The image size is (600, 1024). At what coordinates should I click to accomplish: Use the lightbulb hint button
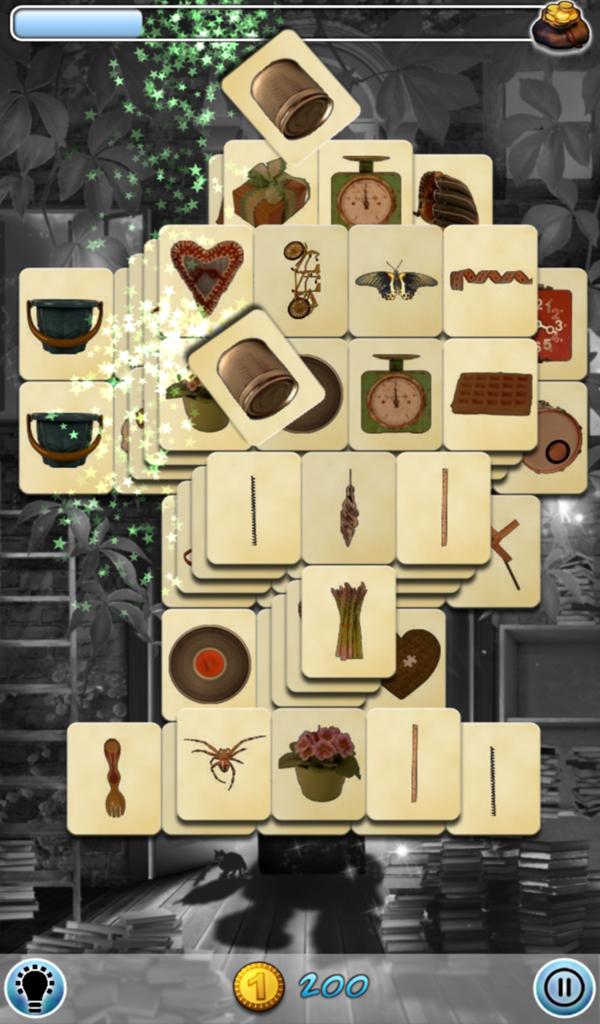[x=35, y=987]
